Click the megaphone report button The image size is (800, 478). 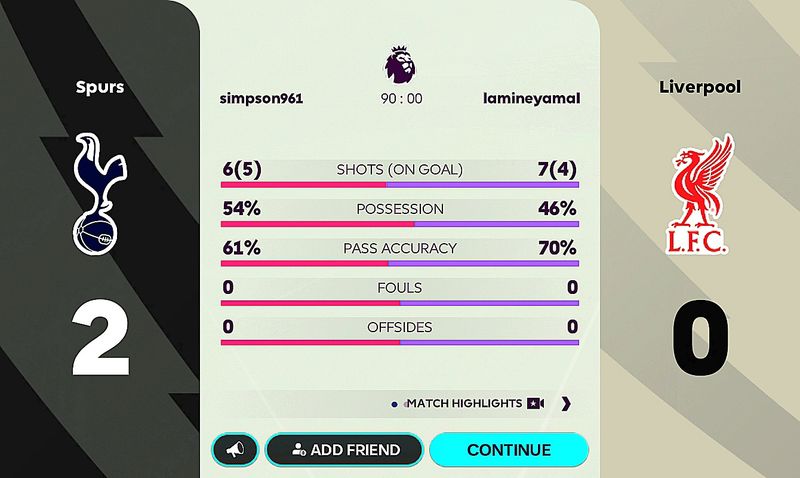point(235,450)
